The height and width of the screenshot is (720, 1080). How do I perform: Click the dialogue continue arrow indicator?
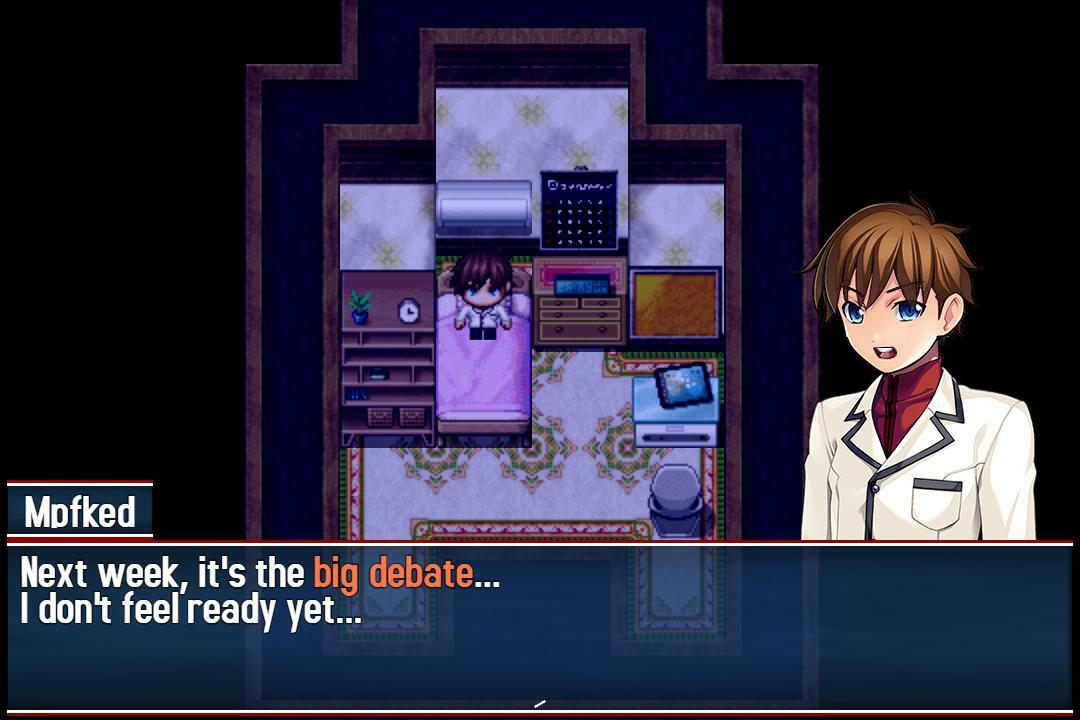click(x=540, y=704)
